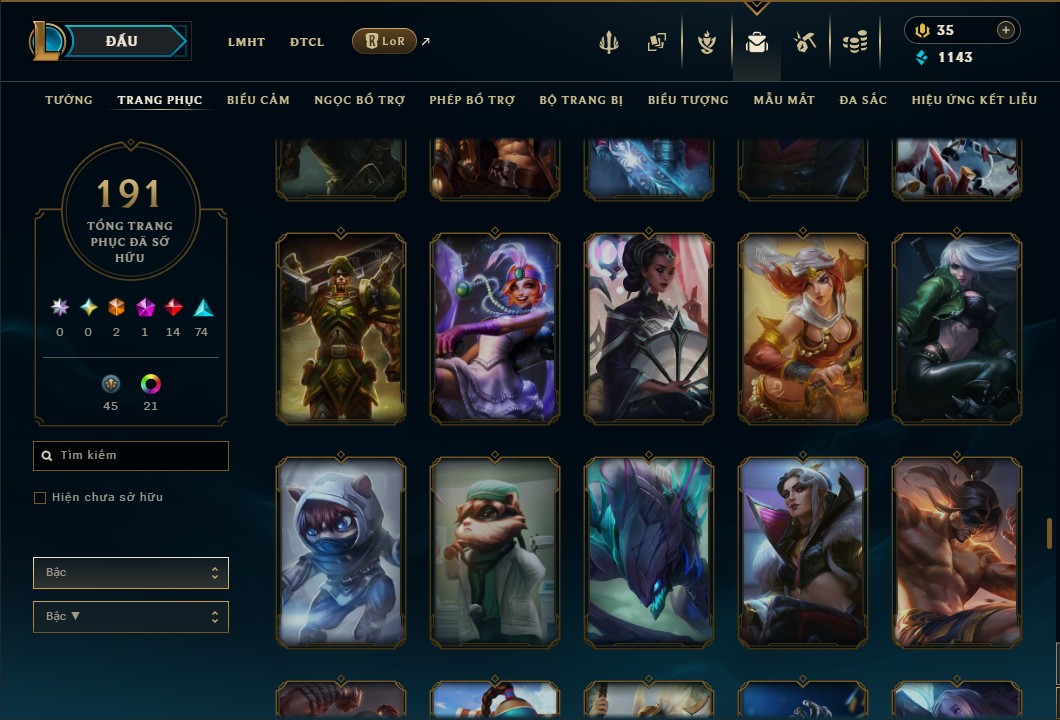
Task: Open the coin stack store icon
Action: [x=854, y=42]
